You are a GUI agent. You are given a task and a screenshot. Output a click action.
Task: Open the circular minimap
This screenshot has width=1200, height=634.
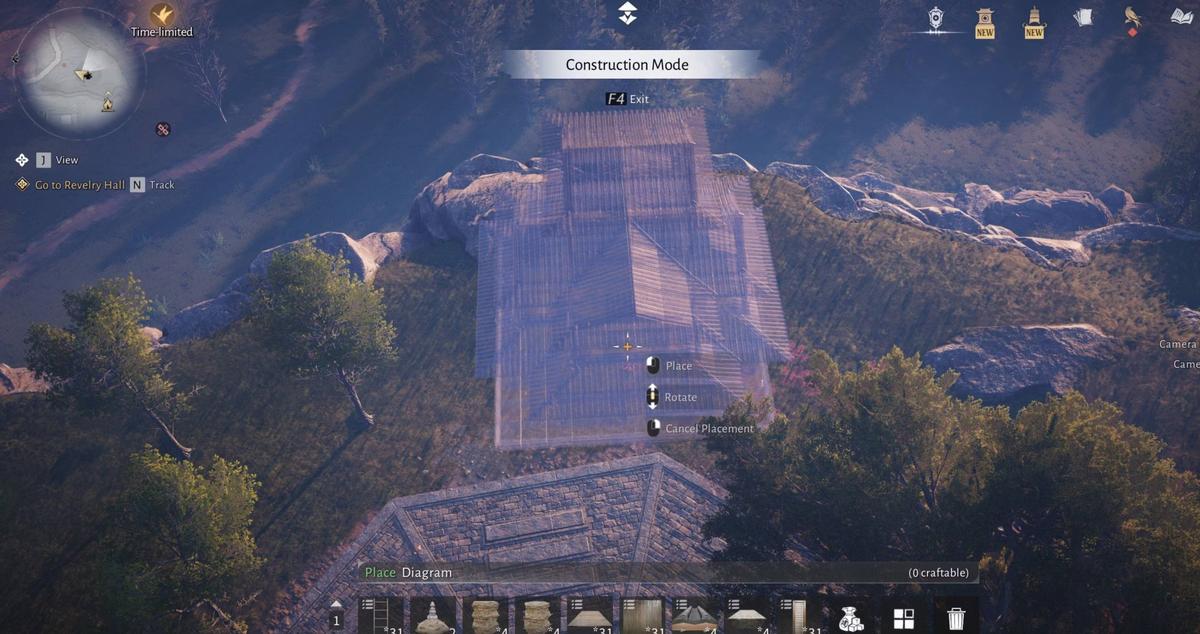click(78, 72)
